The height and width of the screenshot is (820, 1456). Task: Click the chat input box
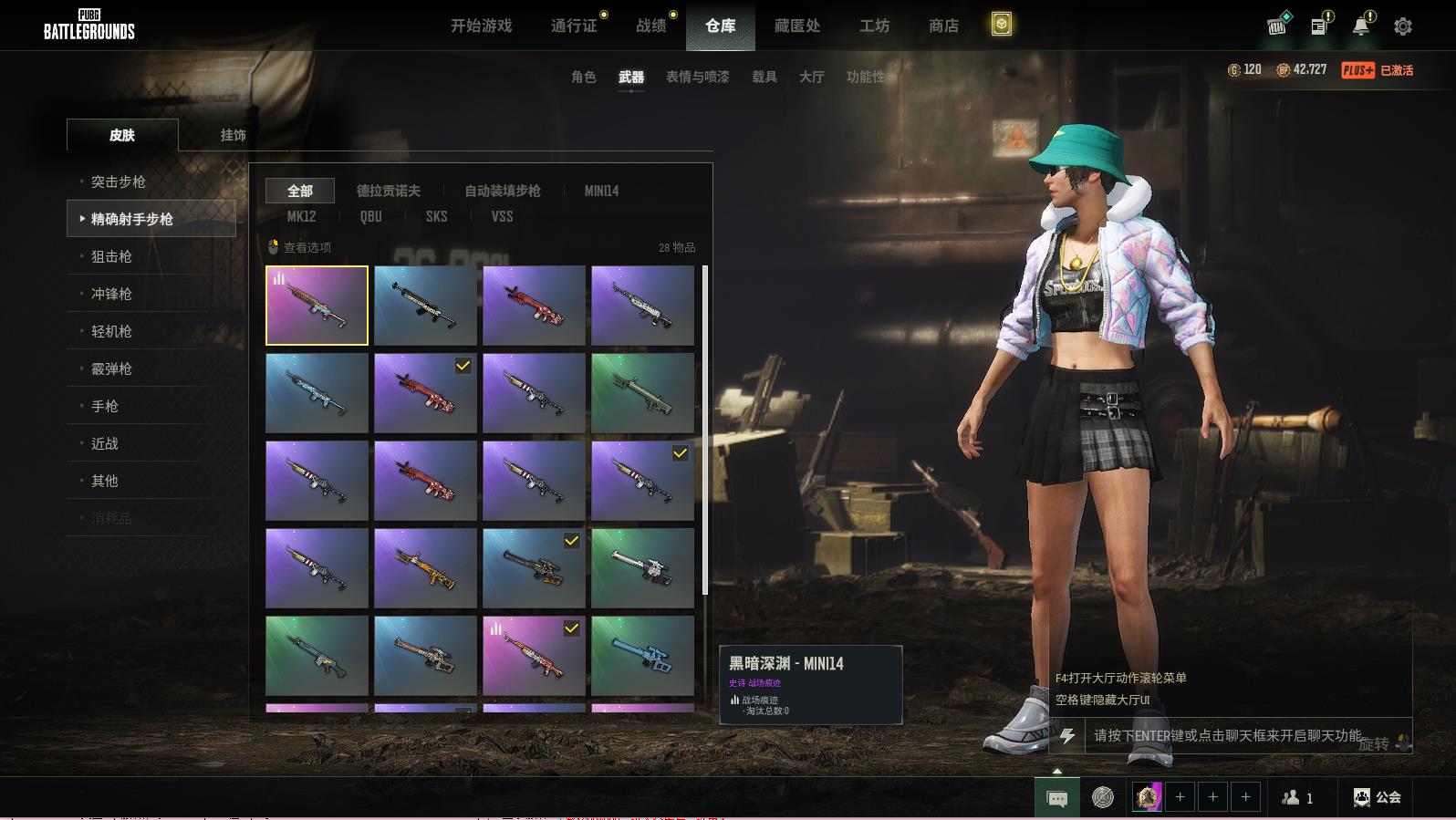pos(1227,735)
